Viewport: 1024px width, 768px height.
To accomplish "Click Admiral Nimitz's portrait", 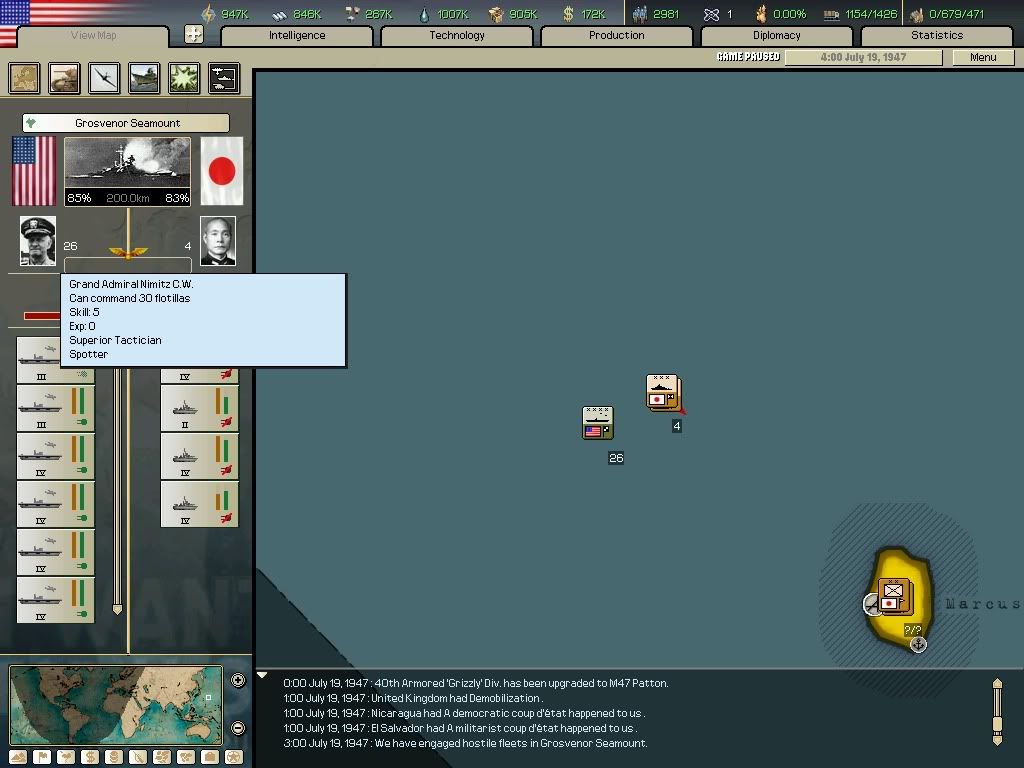I will pyautogui.click(x=38, y=242).
